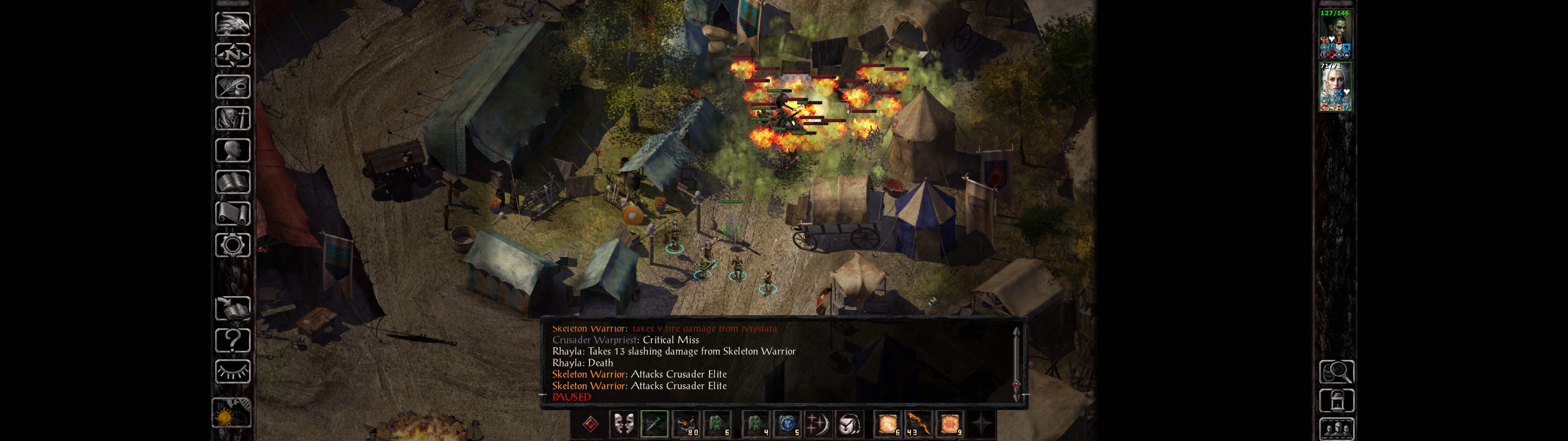Viewport: 1568px width, 441px height.
Task: Select the half-orc character portrait
Action: (1335, 33)
